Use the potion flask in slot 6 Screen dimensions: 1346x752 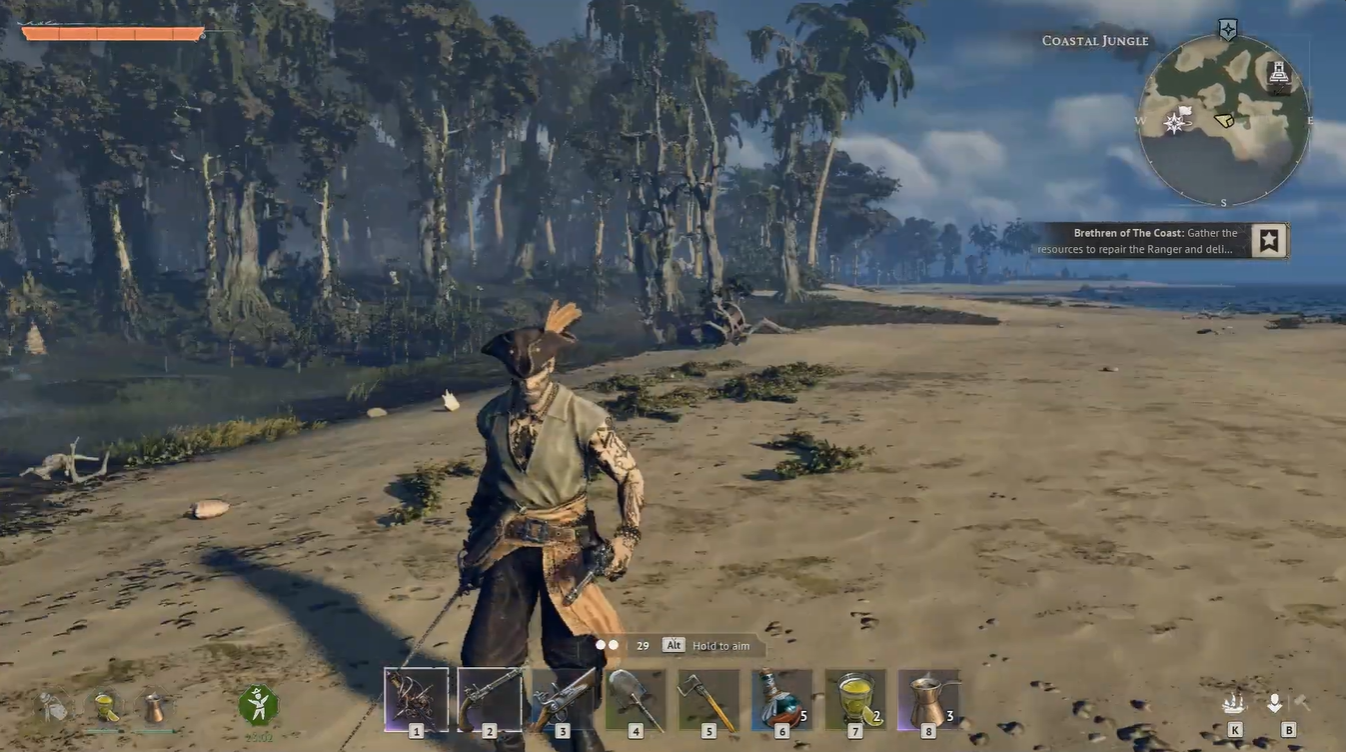tap(781, 699)
